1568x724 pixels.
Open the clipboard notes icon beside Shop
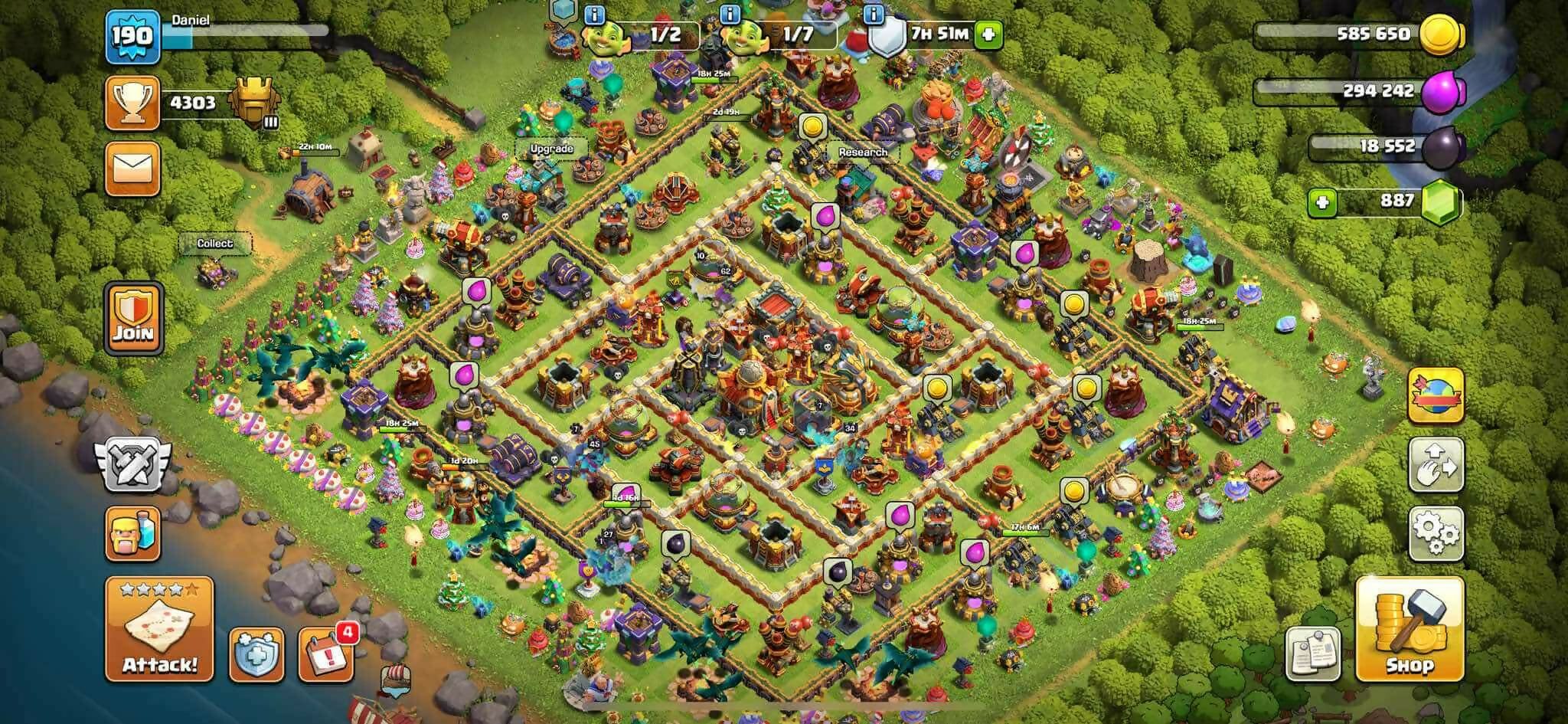[1314, 654]
